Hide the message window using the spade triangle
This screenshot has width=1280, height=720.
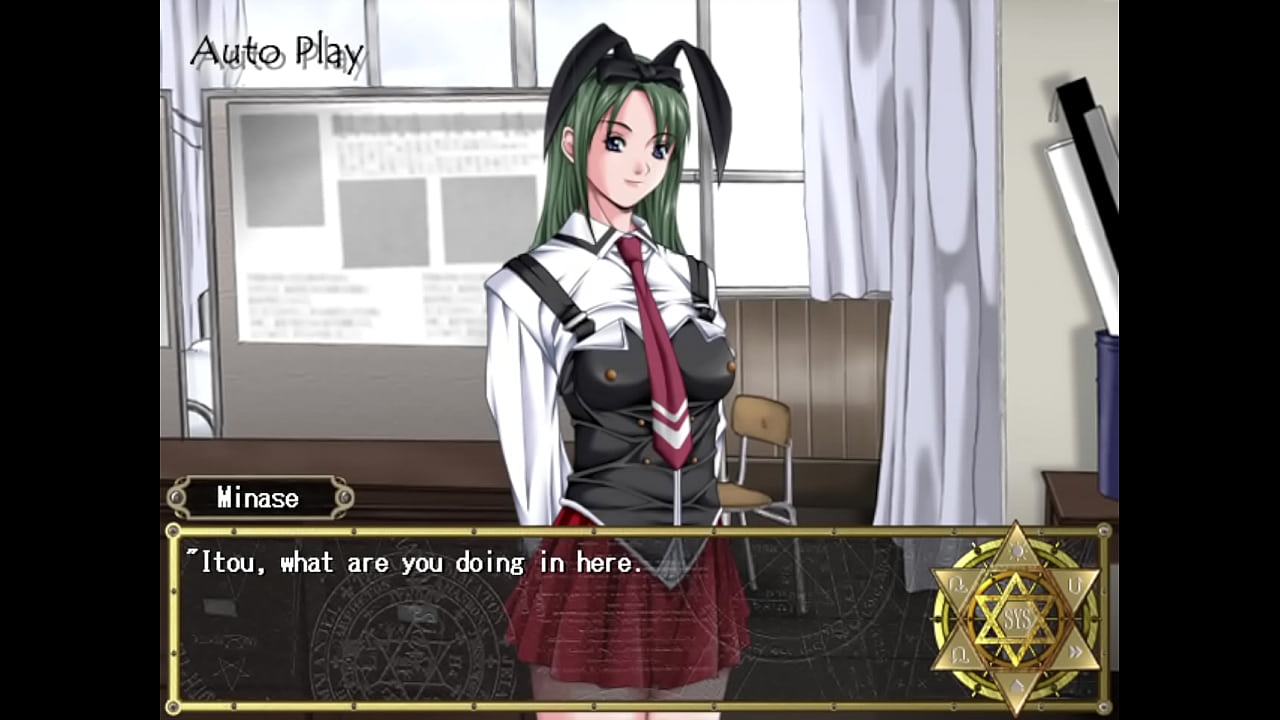(1018, 685)
